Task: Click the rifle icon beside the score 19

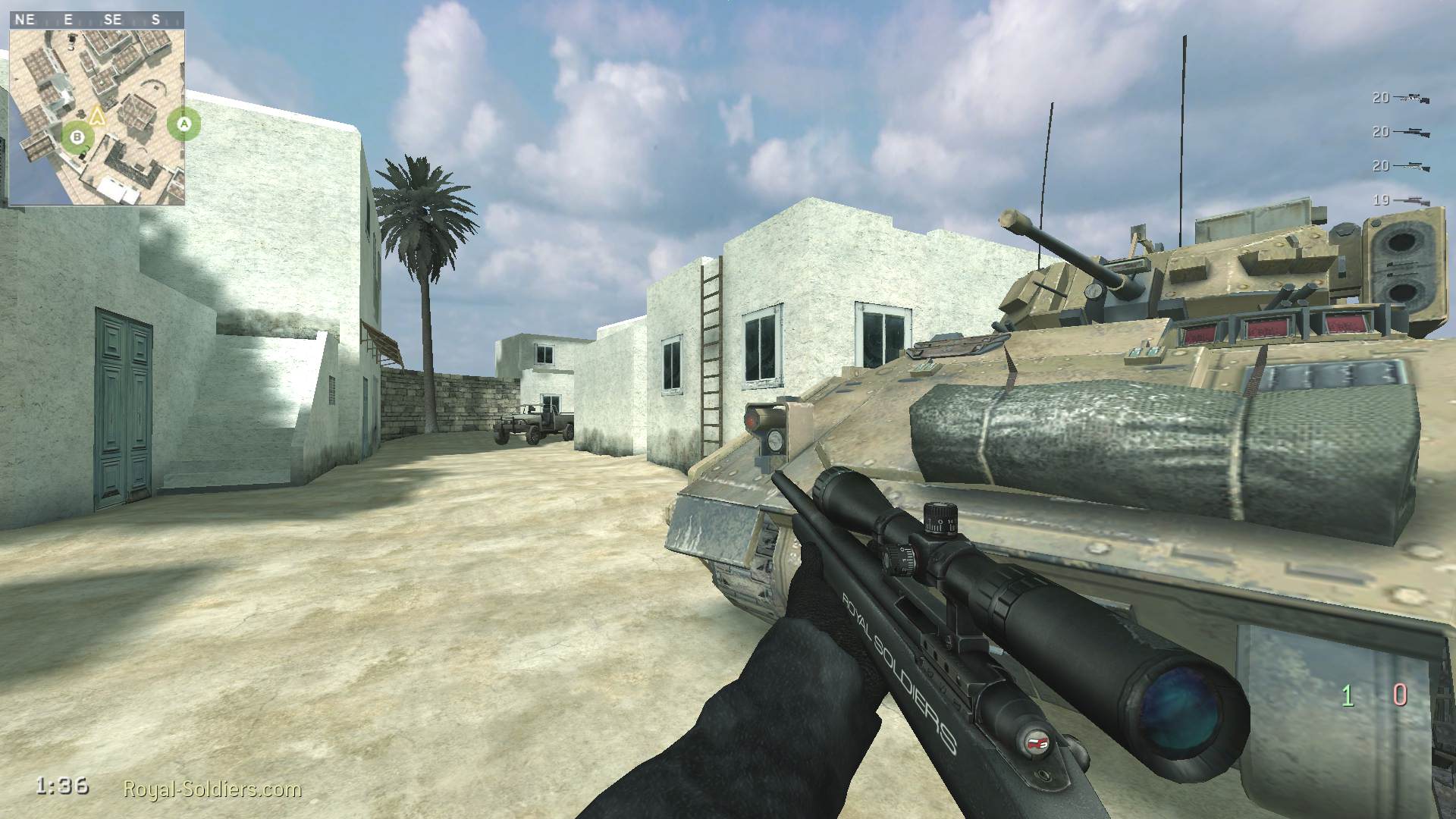Action: (1414, 199)
